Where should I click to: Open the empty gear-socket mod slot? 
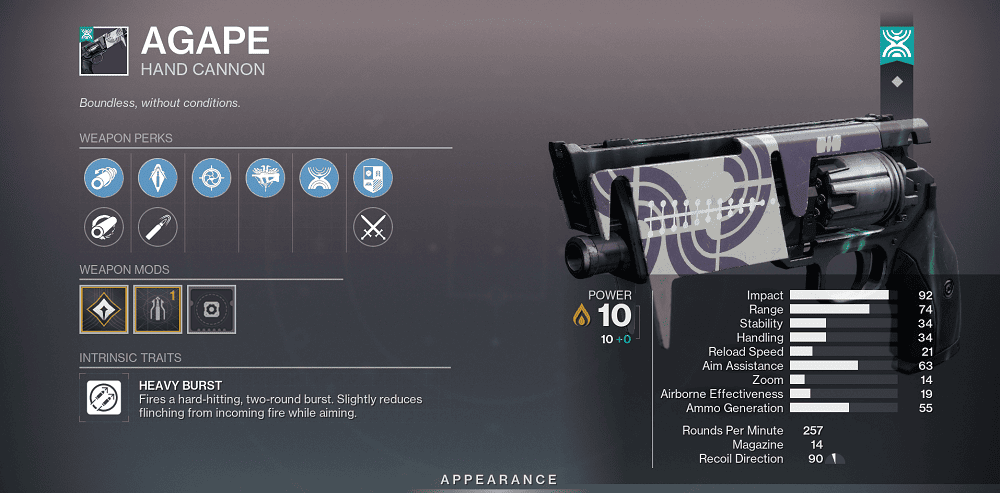211,310
